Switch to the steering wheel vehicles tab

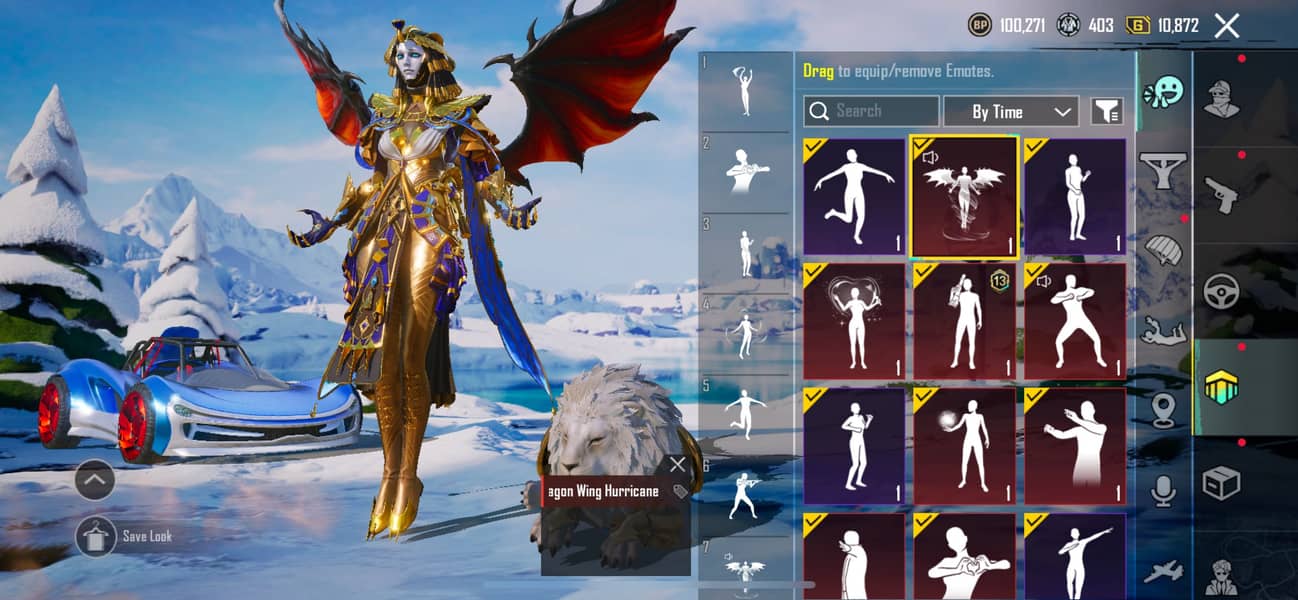1221,290
